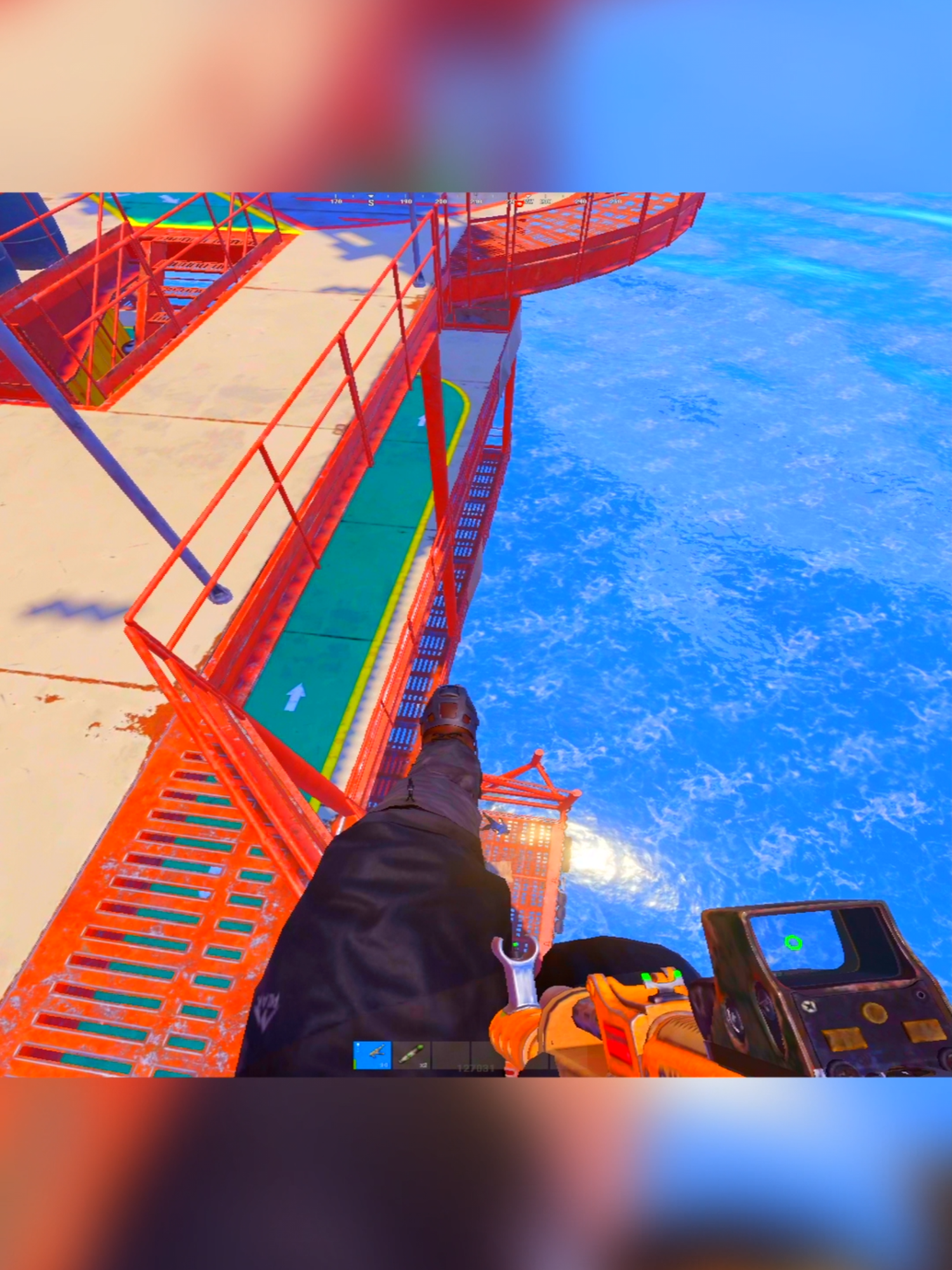Click the green holosight reticle

[x=793, y=942]
